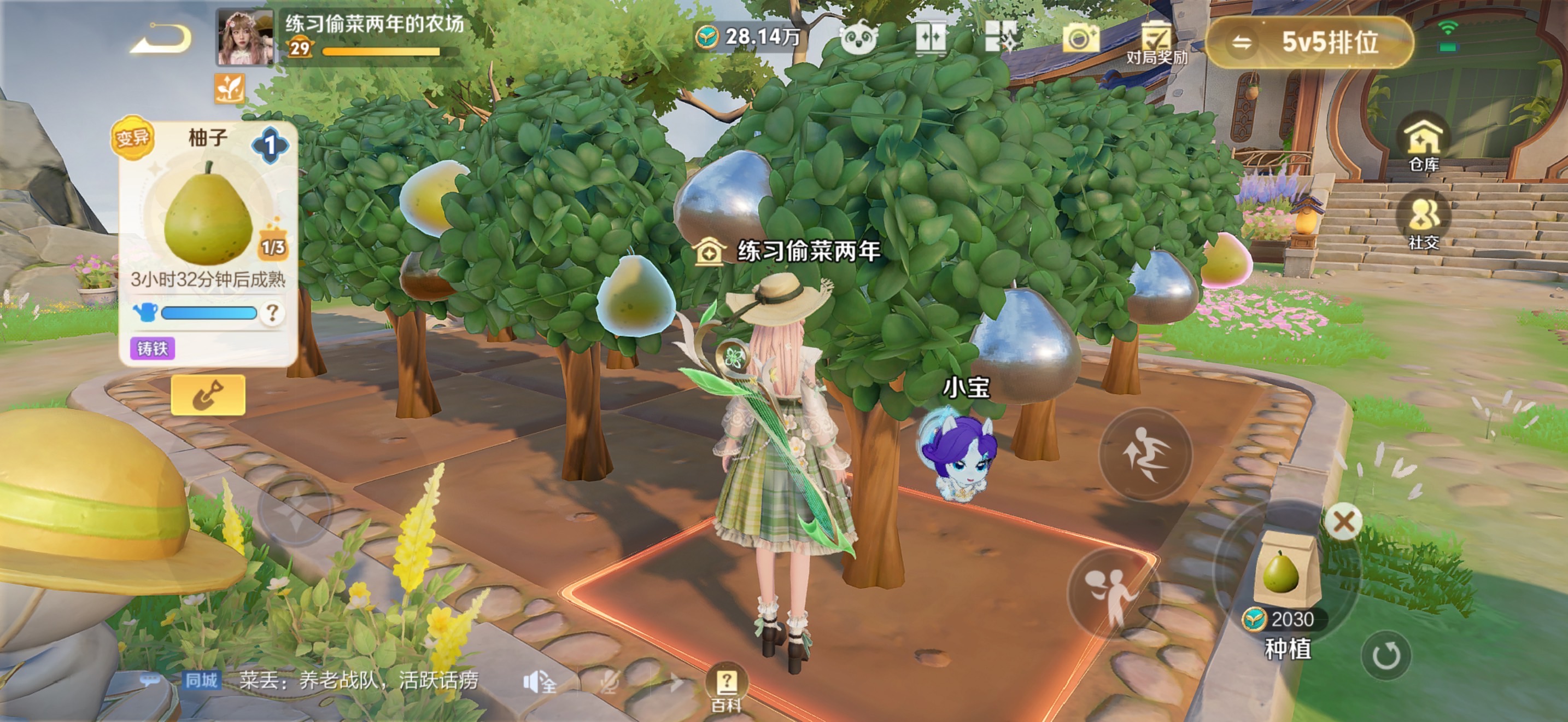Open the wardrobe icon
The image size is (1568, 722).
[931, 38]
